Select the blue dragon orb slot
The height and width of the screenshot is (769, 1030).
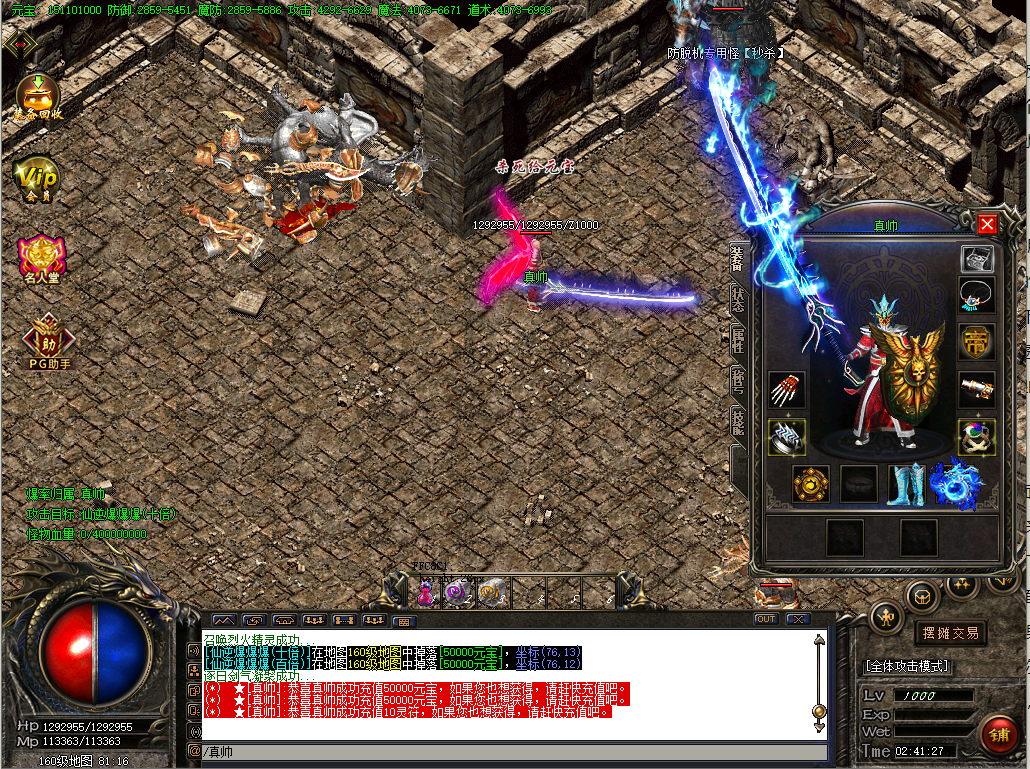955,484
